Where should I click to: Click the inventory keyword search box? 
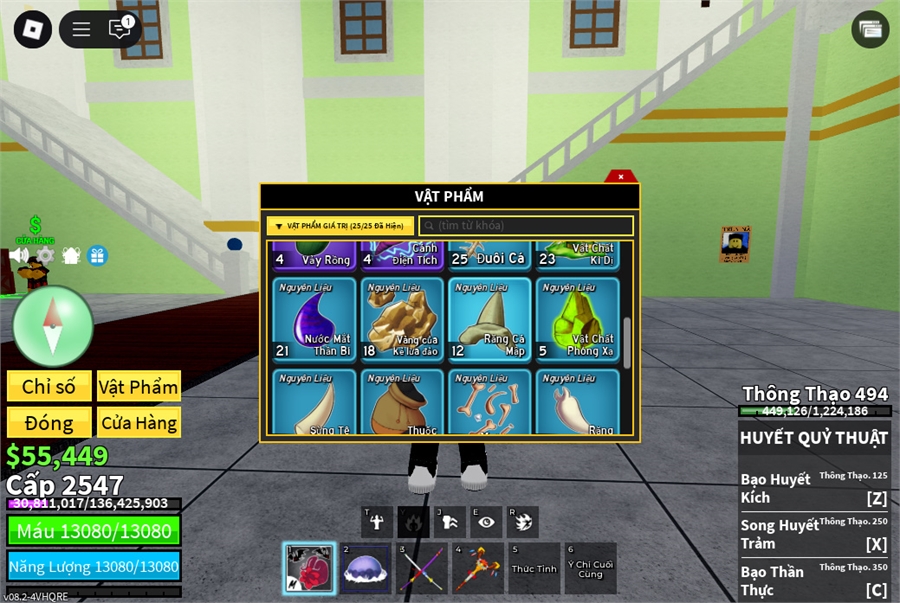coord(526,226)
